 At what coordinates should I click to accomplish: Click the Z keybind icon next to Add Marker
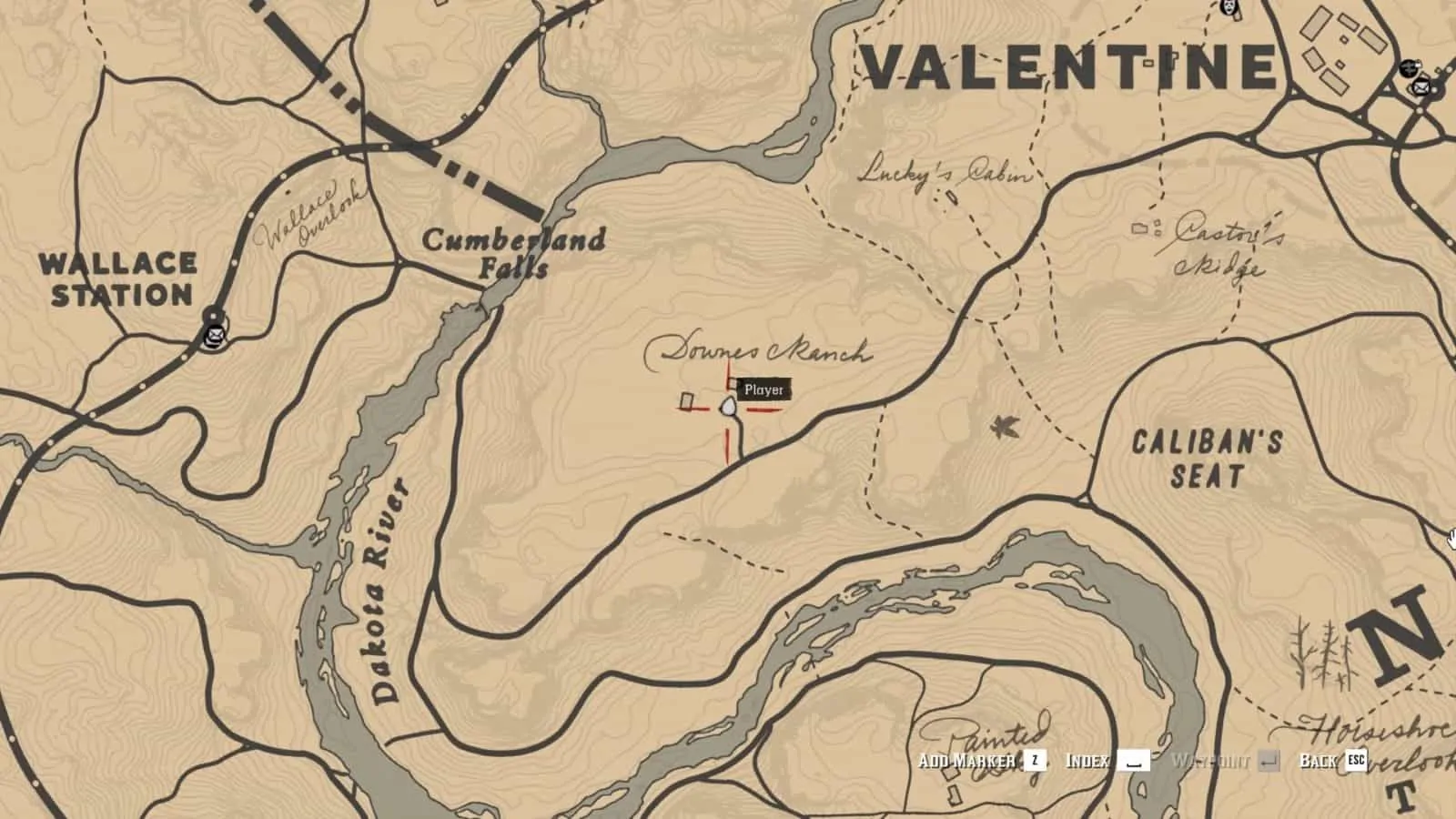pyautogui.click(x=1035, y=761)
